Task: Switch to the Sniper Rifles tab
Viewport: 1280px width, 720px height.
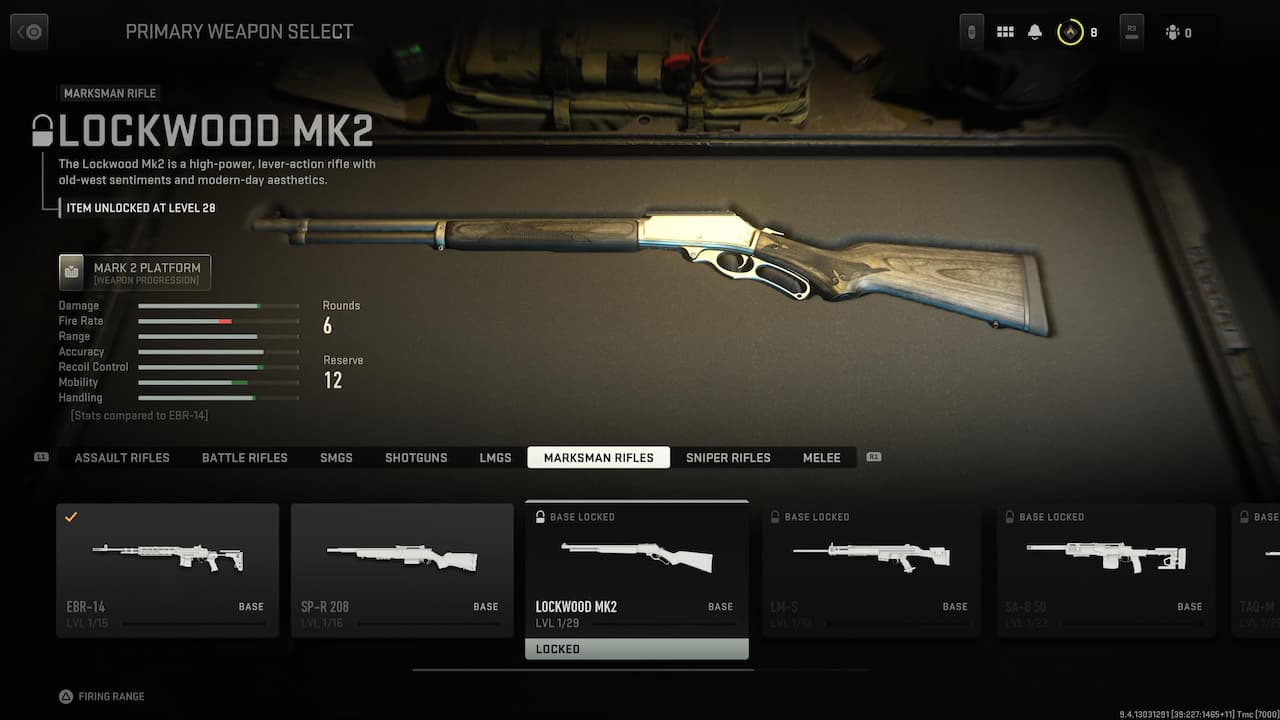Action: (x=728, y=457)
